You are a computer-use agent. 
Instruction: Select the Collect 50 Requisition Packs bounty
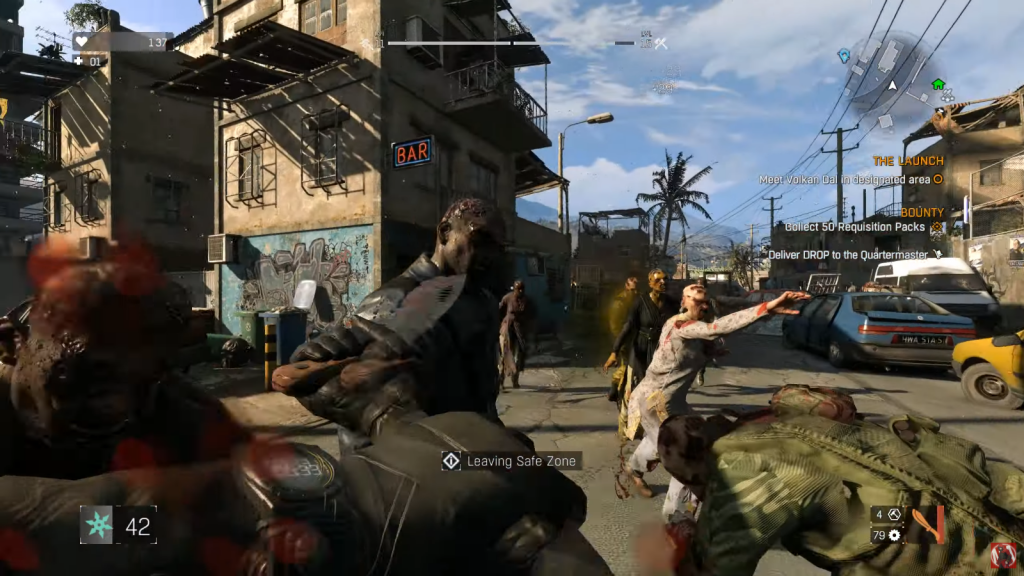point(857,227)
